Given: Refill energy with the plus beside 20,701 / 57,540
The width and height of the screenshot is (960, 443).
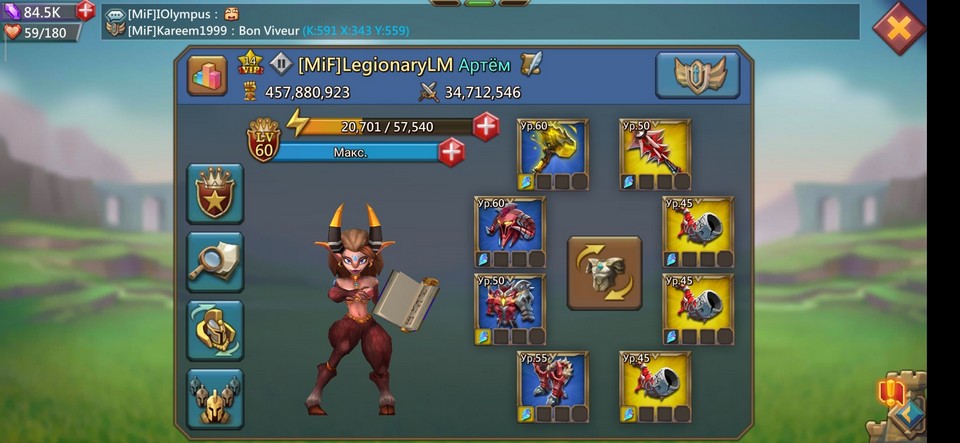Looking at the screenshot, I should (486, 127).
